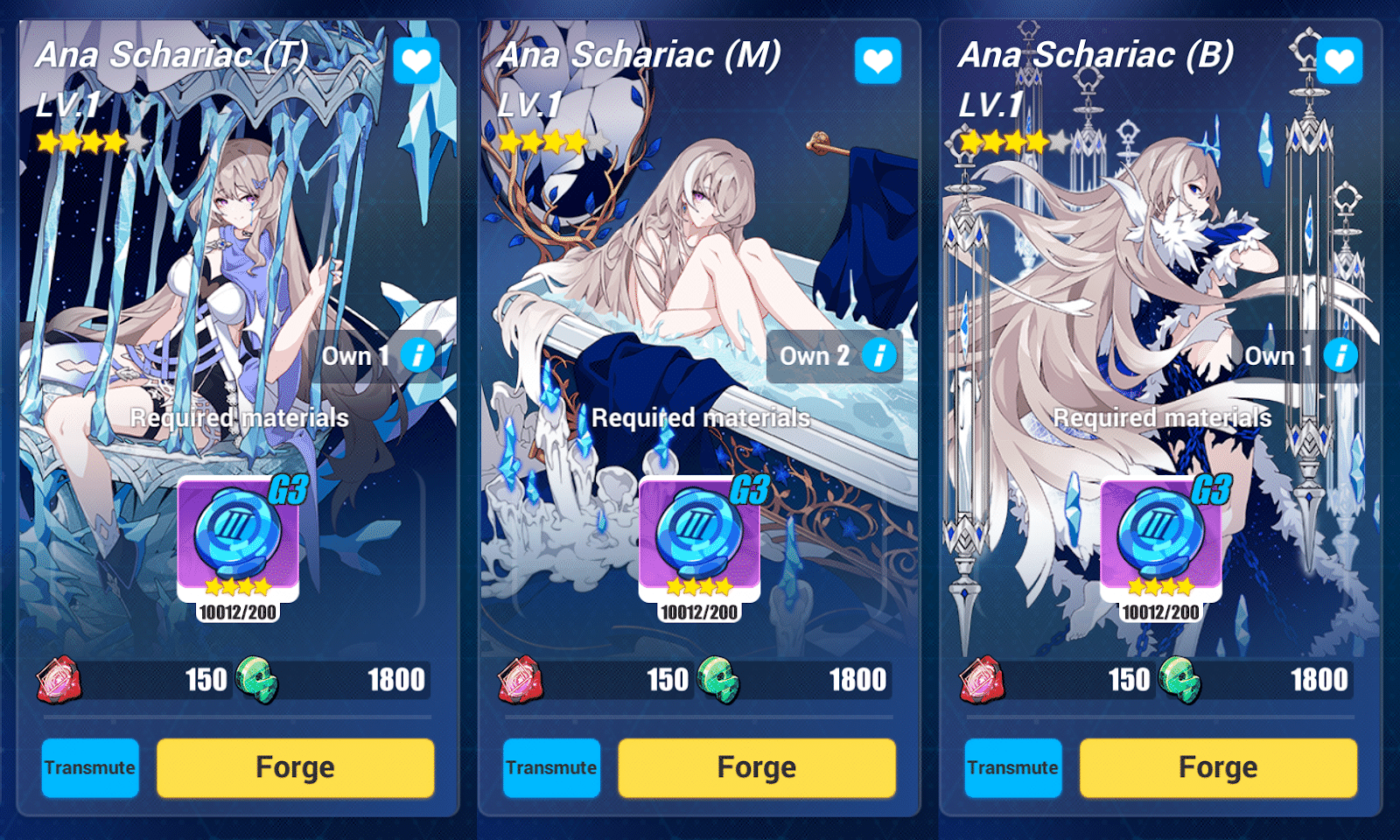The height and width of the screenshot is (840, 1400).
Task: Forge Ana Schariac (T)
Action: (294, 767)
